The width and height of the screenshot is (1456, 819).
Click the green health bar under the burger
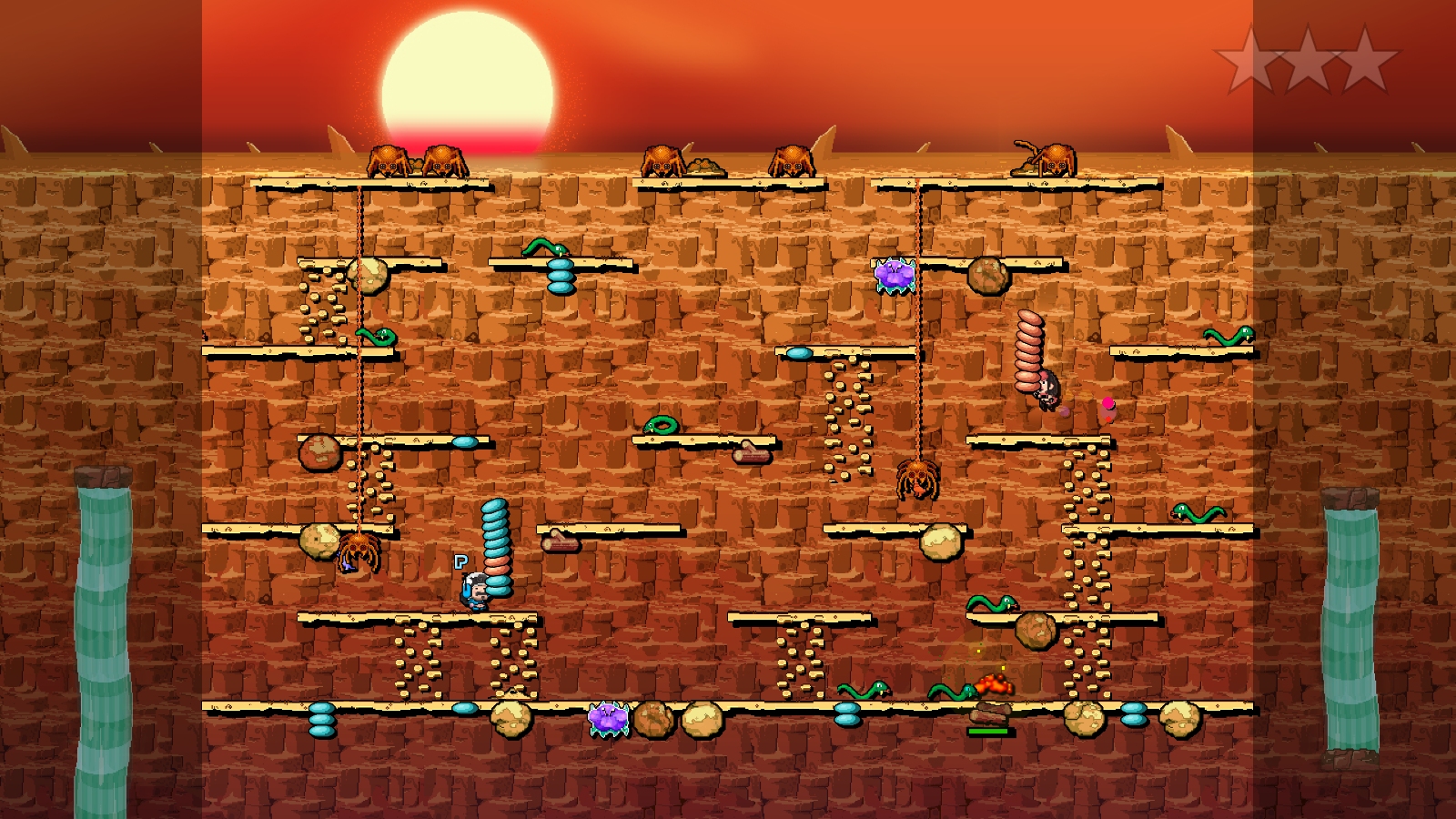click(994, 730)
